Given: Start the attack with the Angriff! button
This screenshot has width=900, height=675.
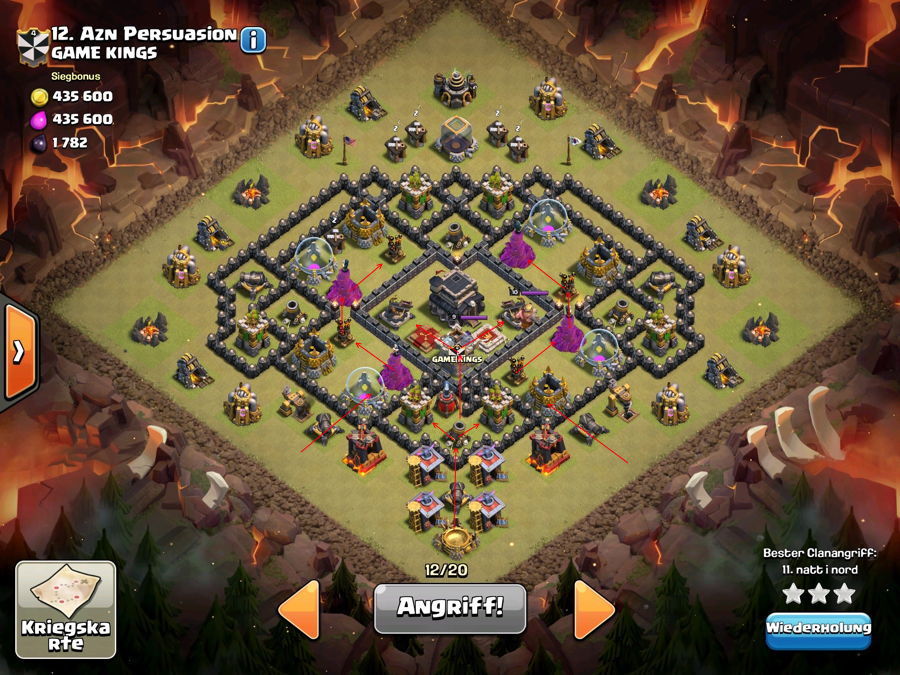Looking at the screenshot, I should pyautogui.click(x=449, y=607).
